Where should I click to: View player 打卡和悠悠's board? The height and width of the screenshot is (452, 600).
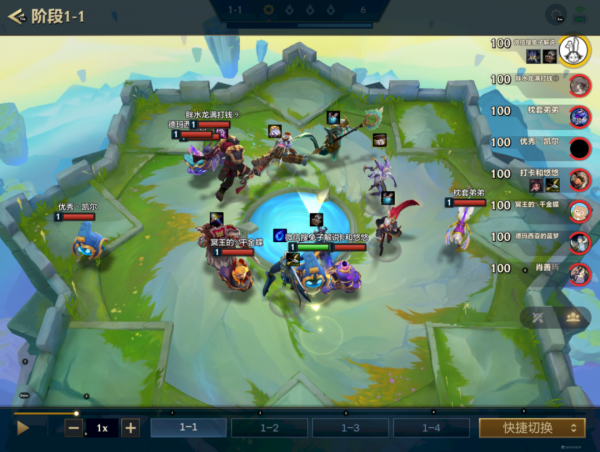pos(578,180)
